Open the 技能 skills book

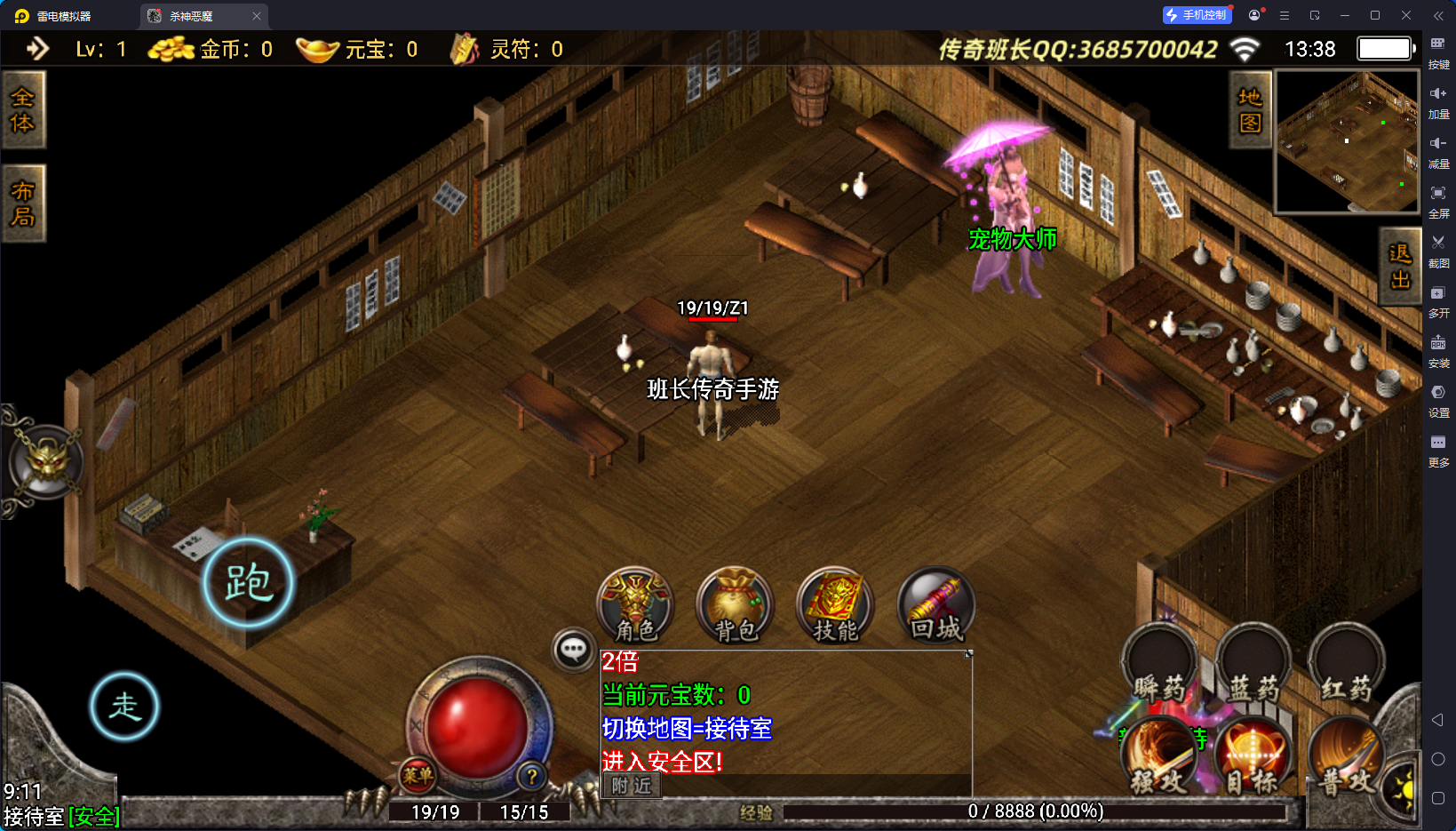click(835, 605)
